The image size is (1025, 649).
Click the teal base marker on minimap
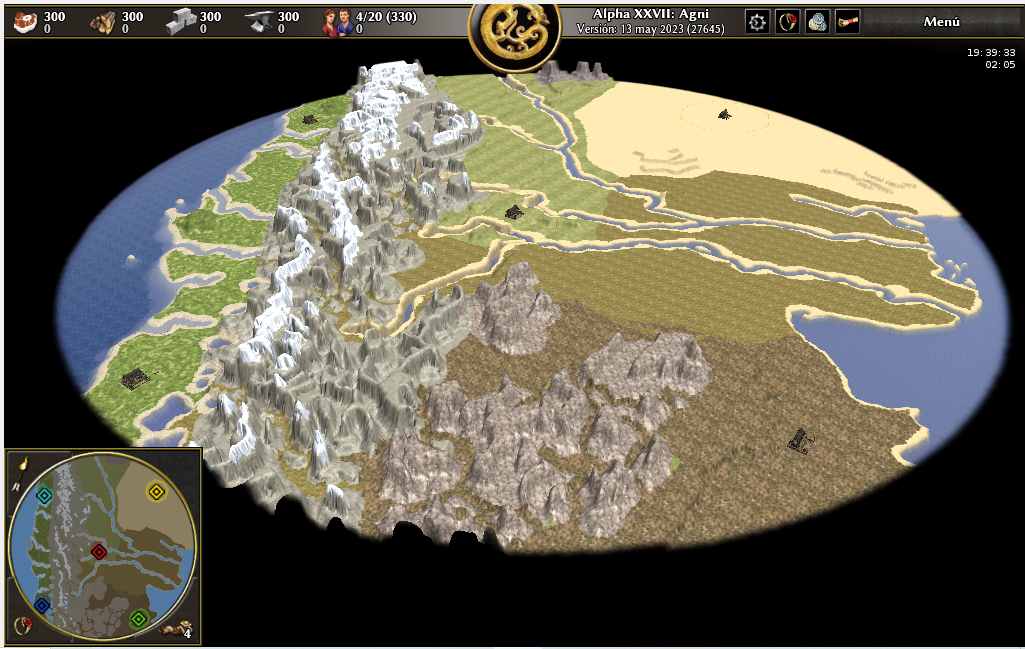44,495
